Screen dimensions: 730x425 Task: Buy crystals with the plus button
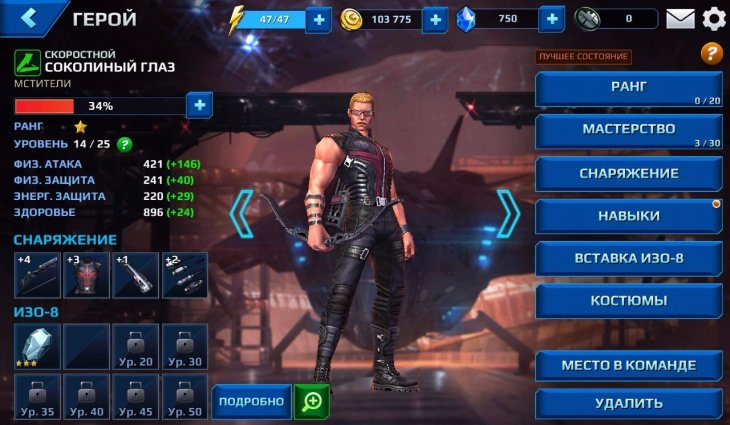pyautogui.click(x=551, y=19)
